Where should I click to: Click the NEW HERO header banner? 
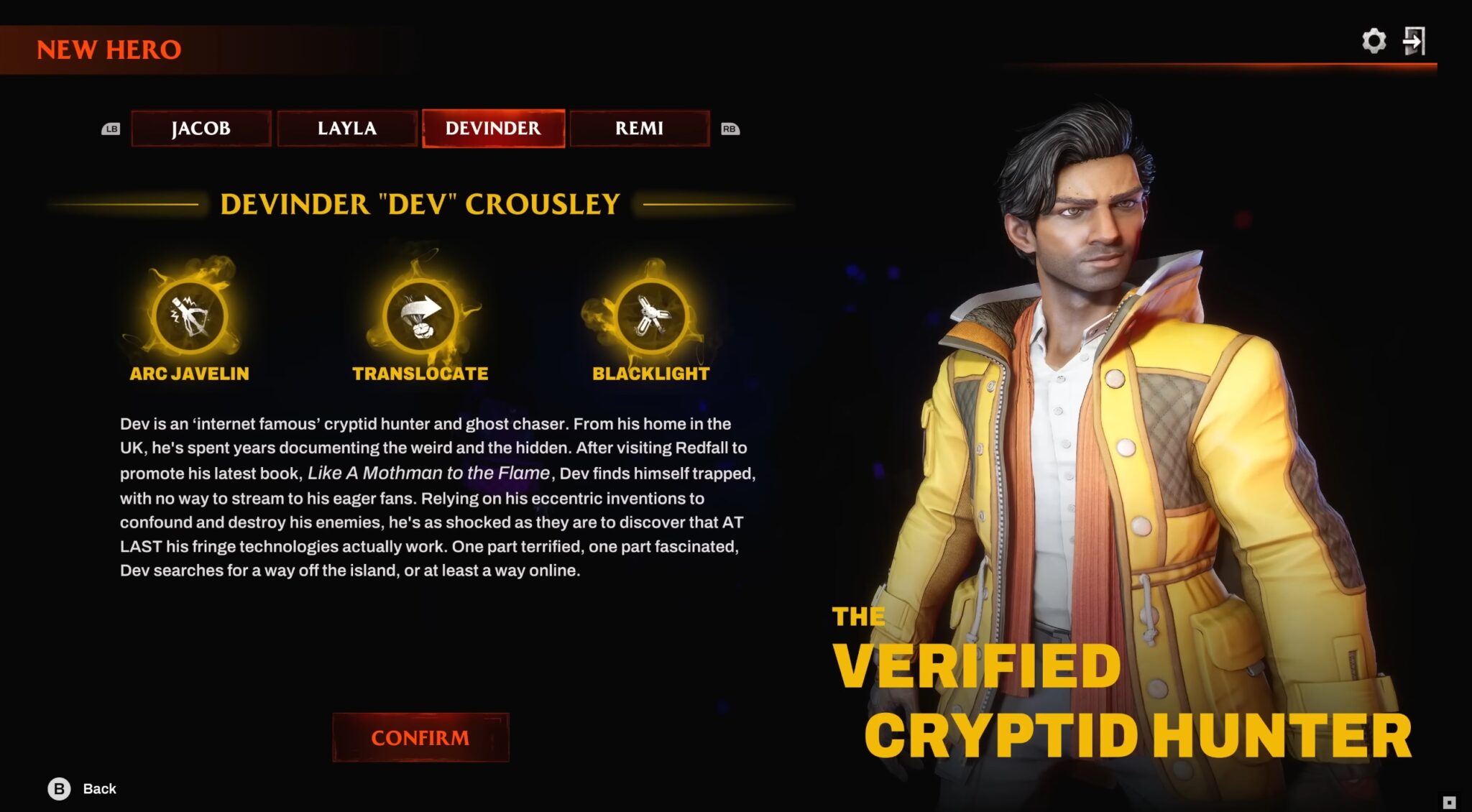coord(108,50)
